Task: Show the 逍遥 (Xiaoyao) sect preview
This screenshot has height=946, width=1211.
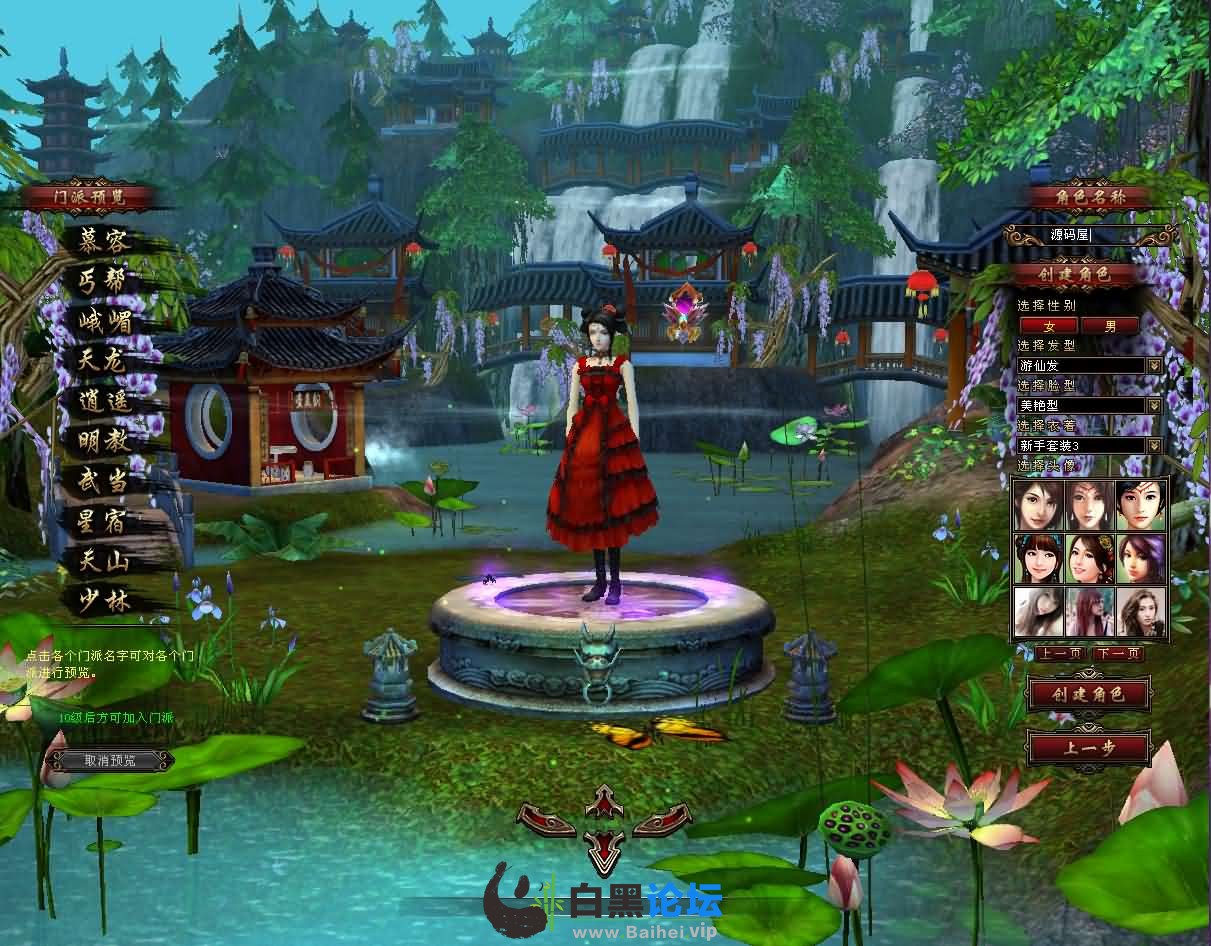Action: (x=106, y=401)
